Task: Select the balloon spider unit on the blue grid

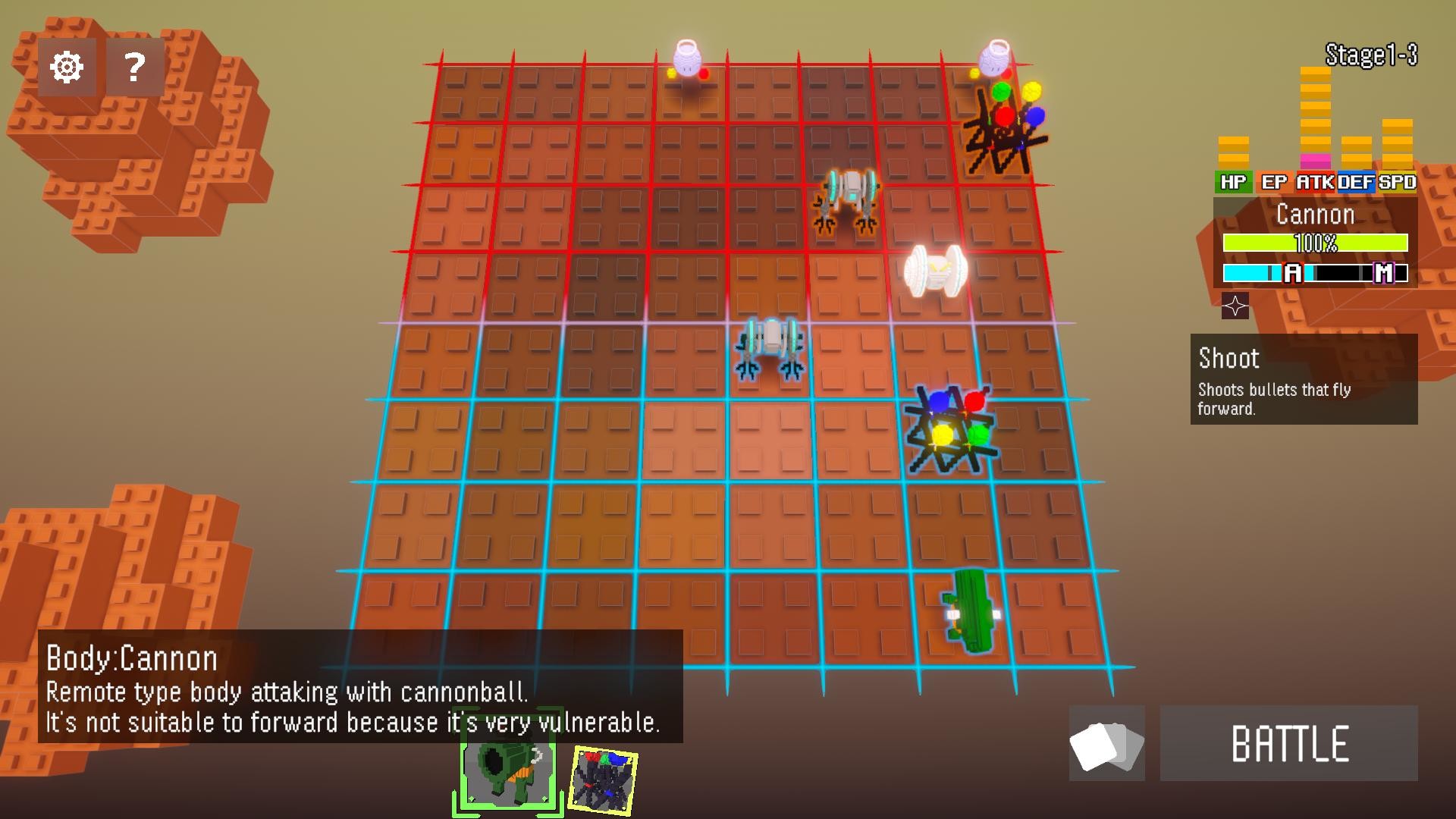Action: 949,428
